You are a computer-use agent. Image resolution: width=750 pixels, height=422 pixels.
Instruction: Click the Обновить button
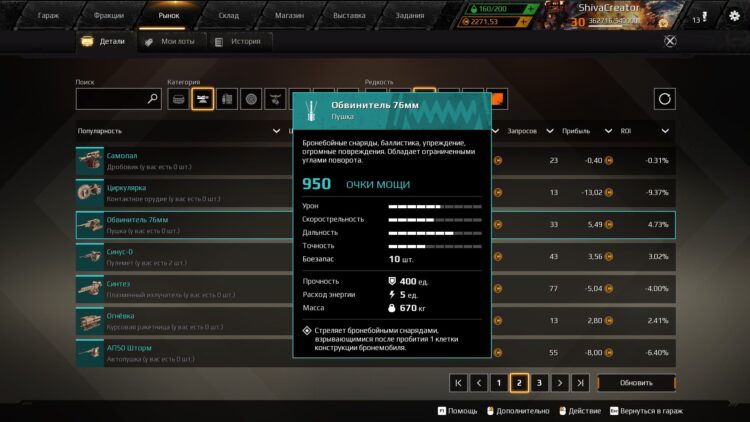coord(637,382)
